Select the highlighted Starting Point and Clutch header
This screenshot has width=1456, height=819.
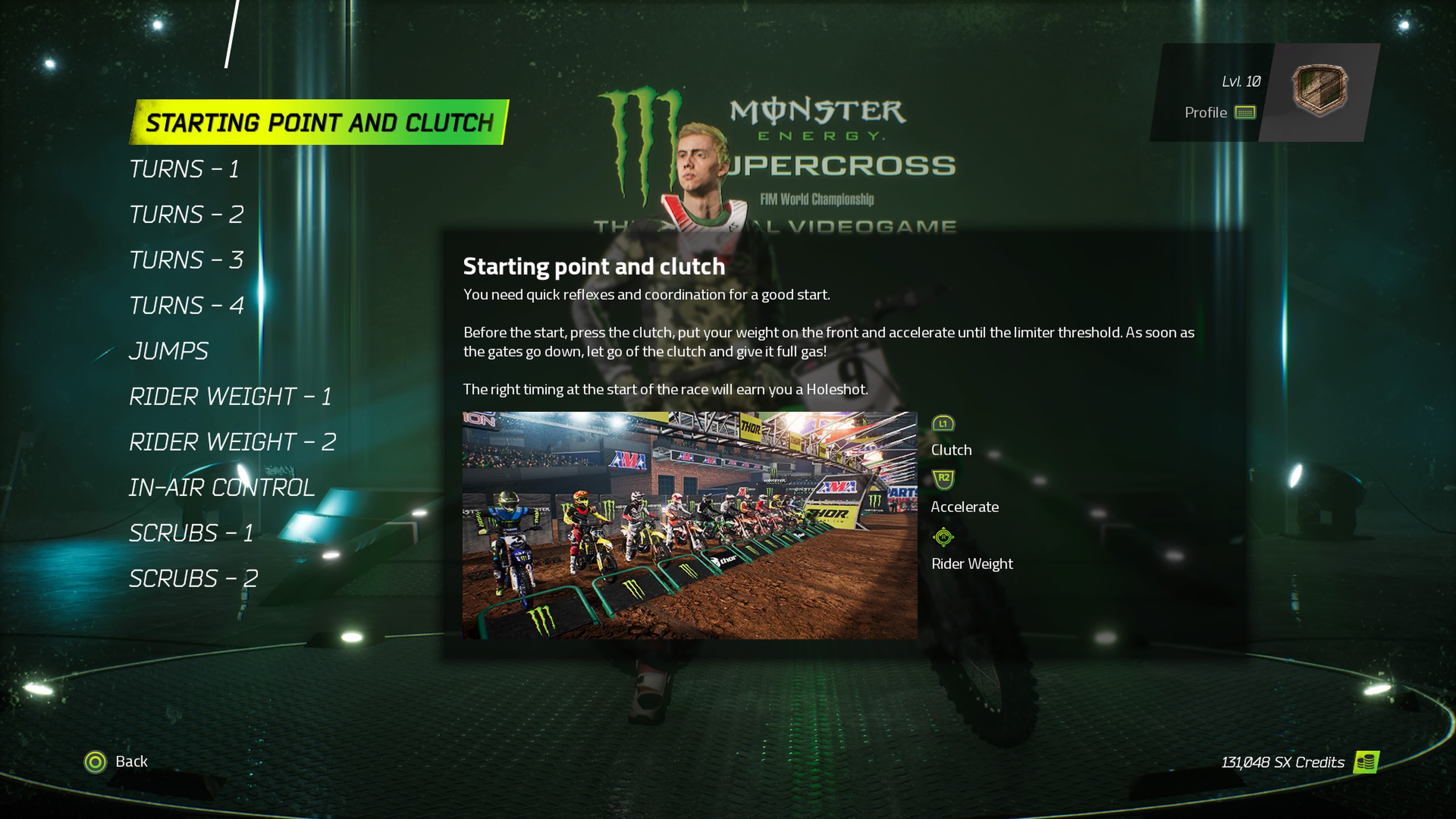coord(320,122)
